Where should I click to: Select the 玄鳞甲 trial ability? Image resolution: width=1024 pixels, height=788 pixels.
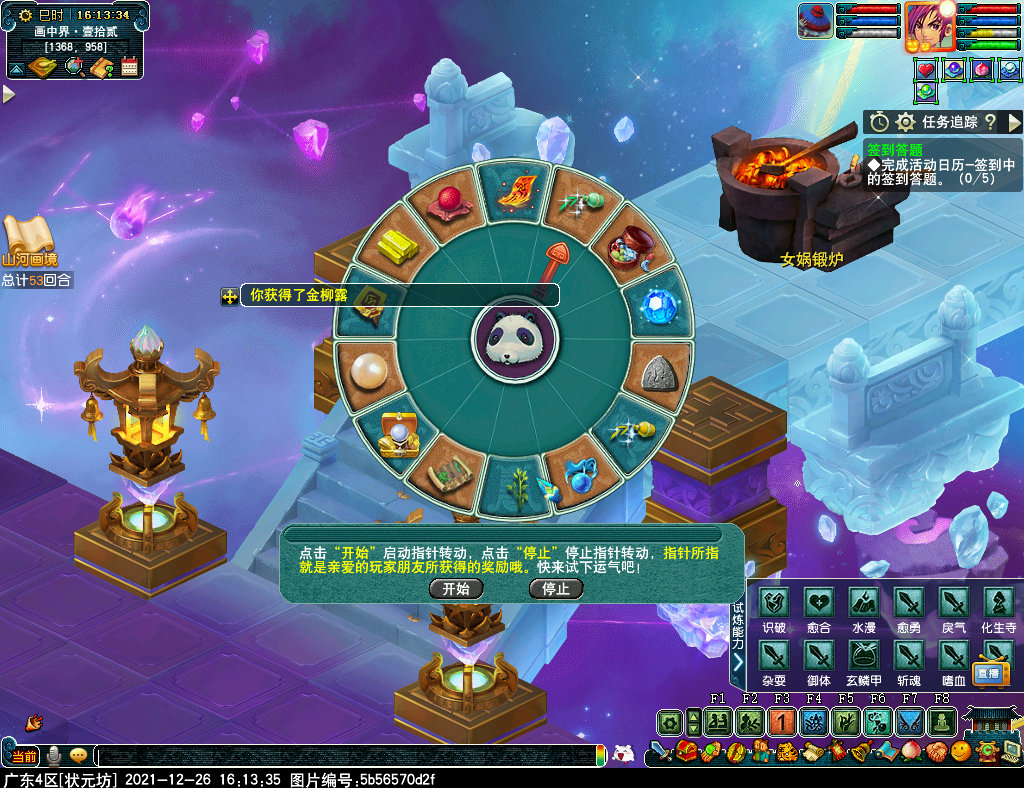pos(863,656)
